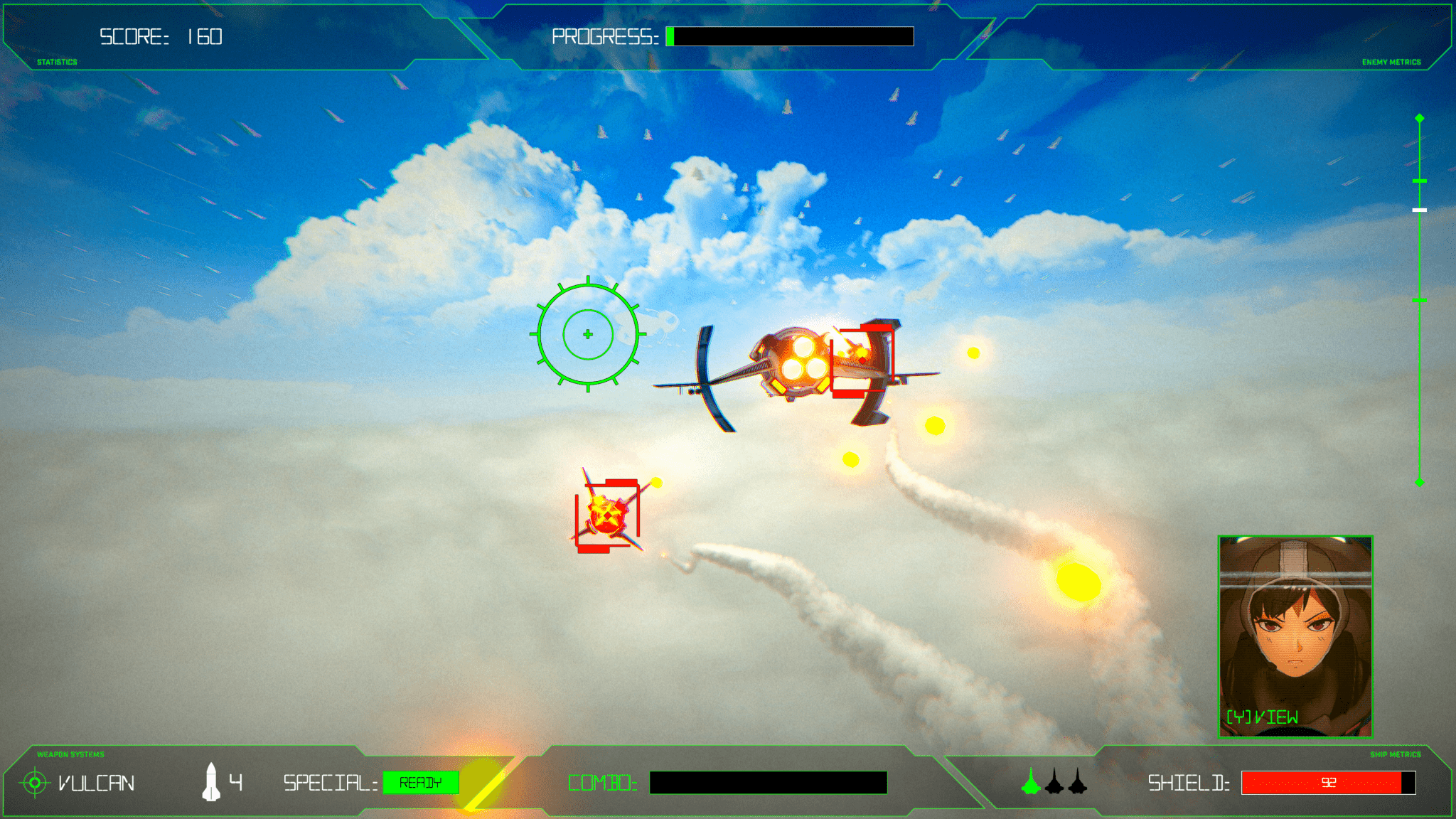Click the yellow special charge icon
This screenshot has width=1456, height=819.
482,783
